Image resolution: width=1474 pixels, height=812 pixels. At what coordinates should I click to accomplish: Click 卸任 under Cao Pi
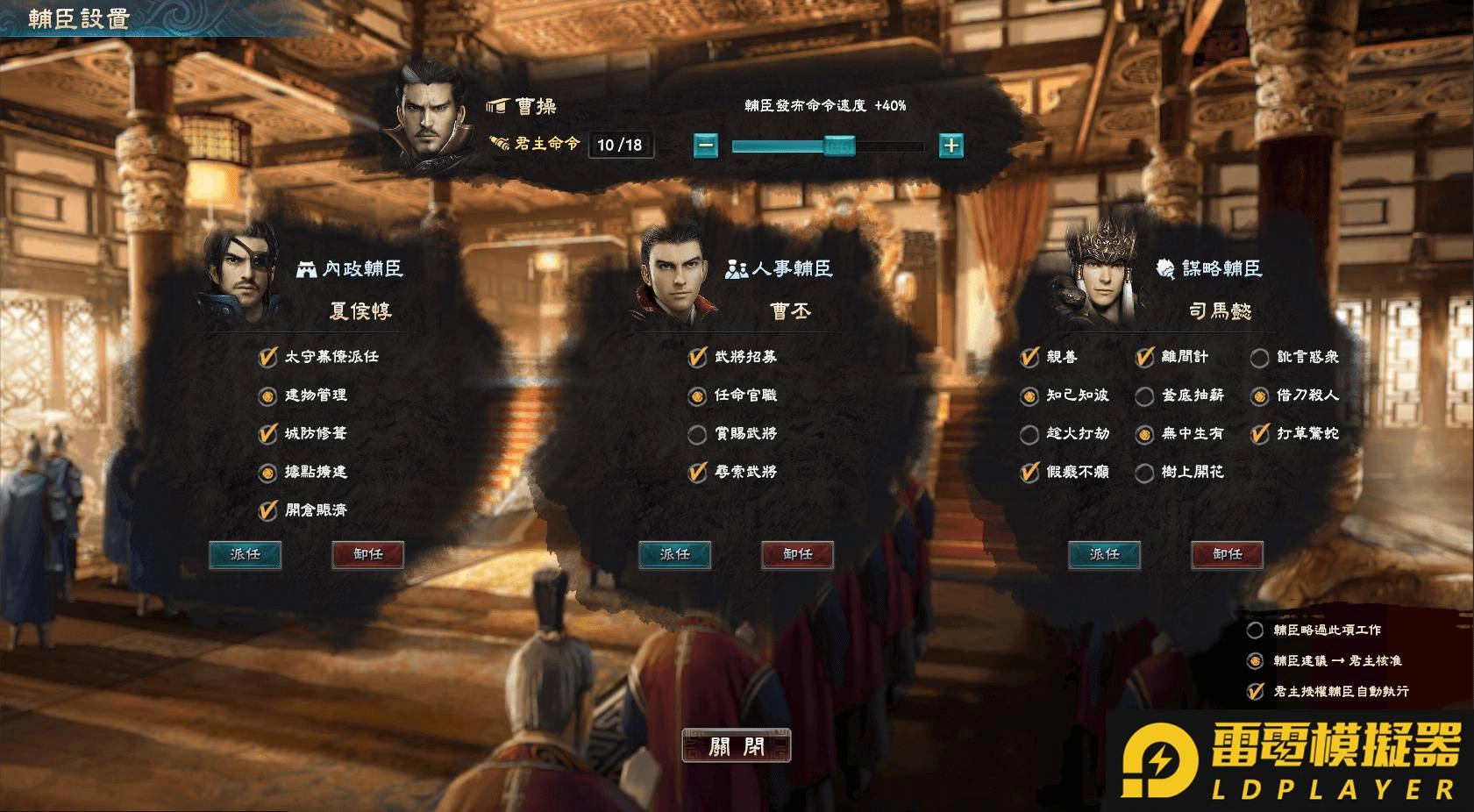[797, 555]
